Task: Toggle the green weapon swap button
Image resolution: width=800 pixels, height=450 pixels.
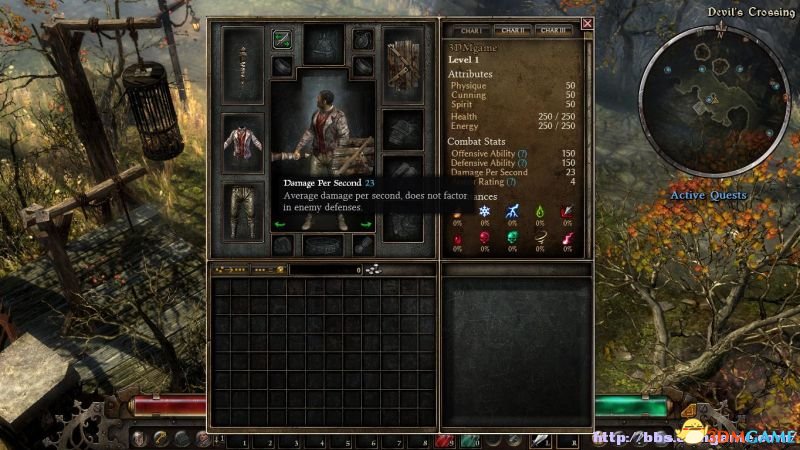Action: (x=282, y=40)
